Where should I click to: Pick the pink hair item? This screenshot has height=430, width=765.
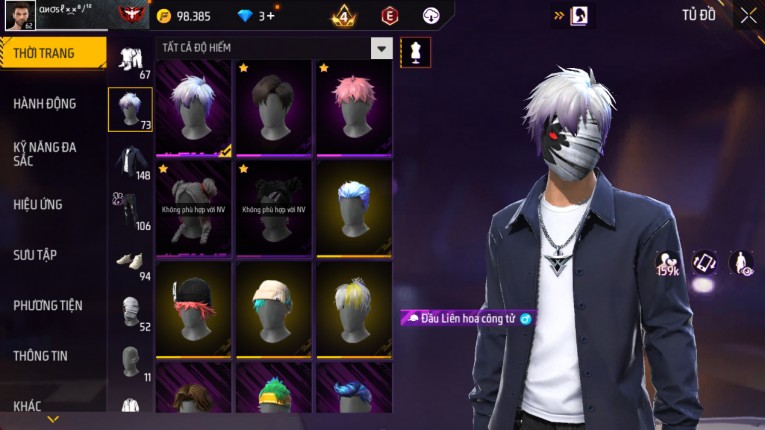click(x=354, y=107)
